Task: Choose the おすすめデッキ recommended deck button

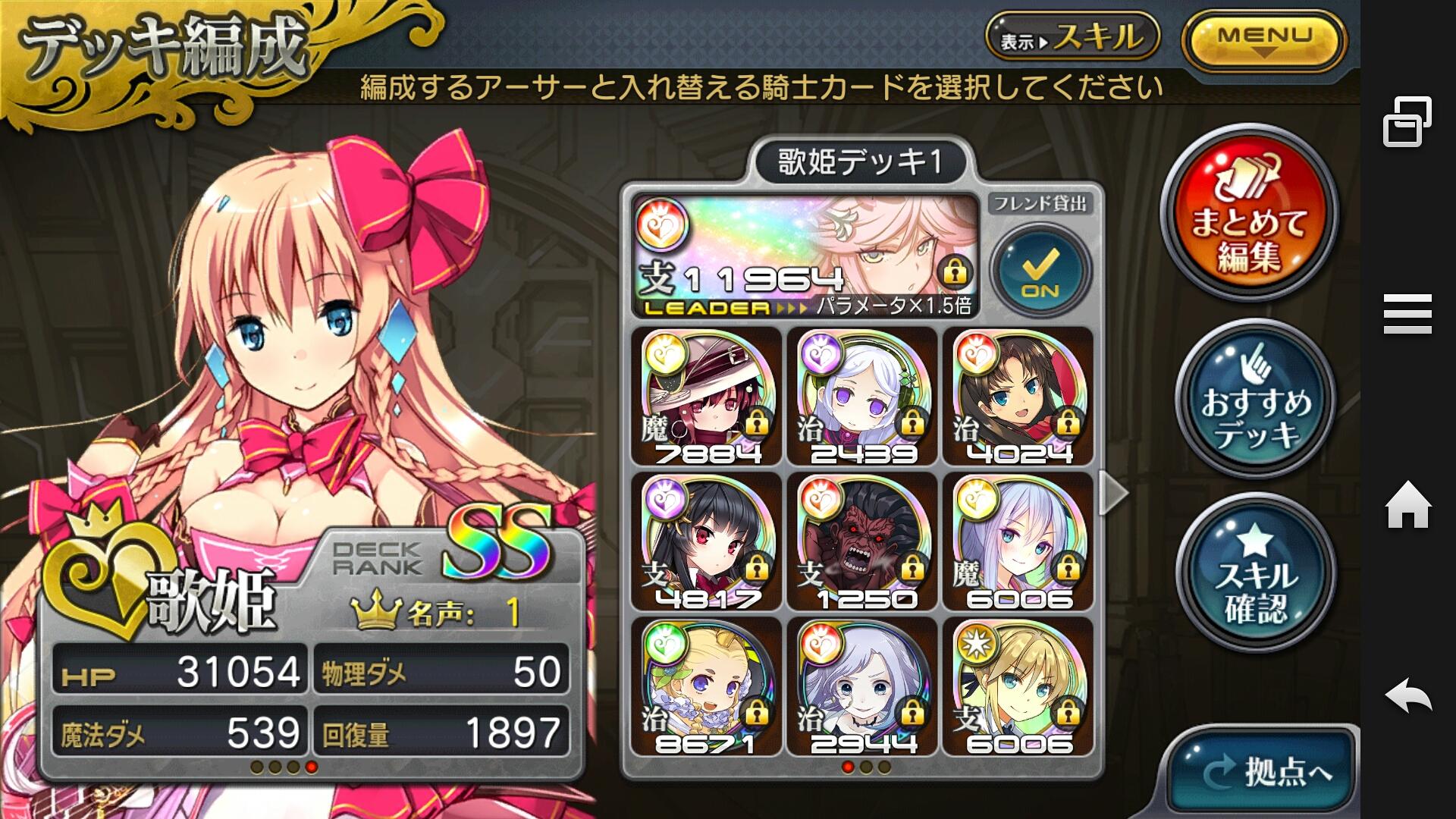Action: [1255, 398]
